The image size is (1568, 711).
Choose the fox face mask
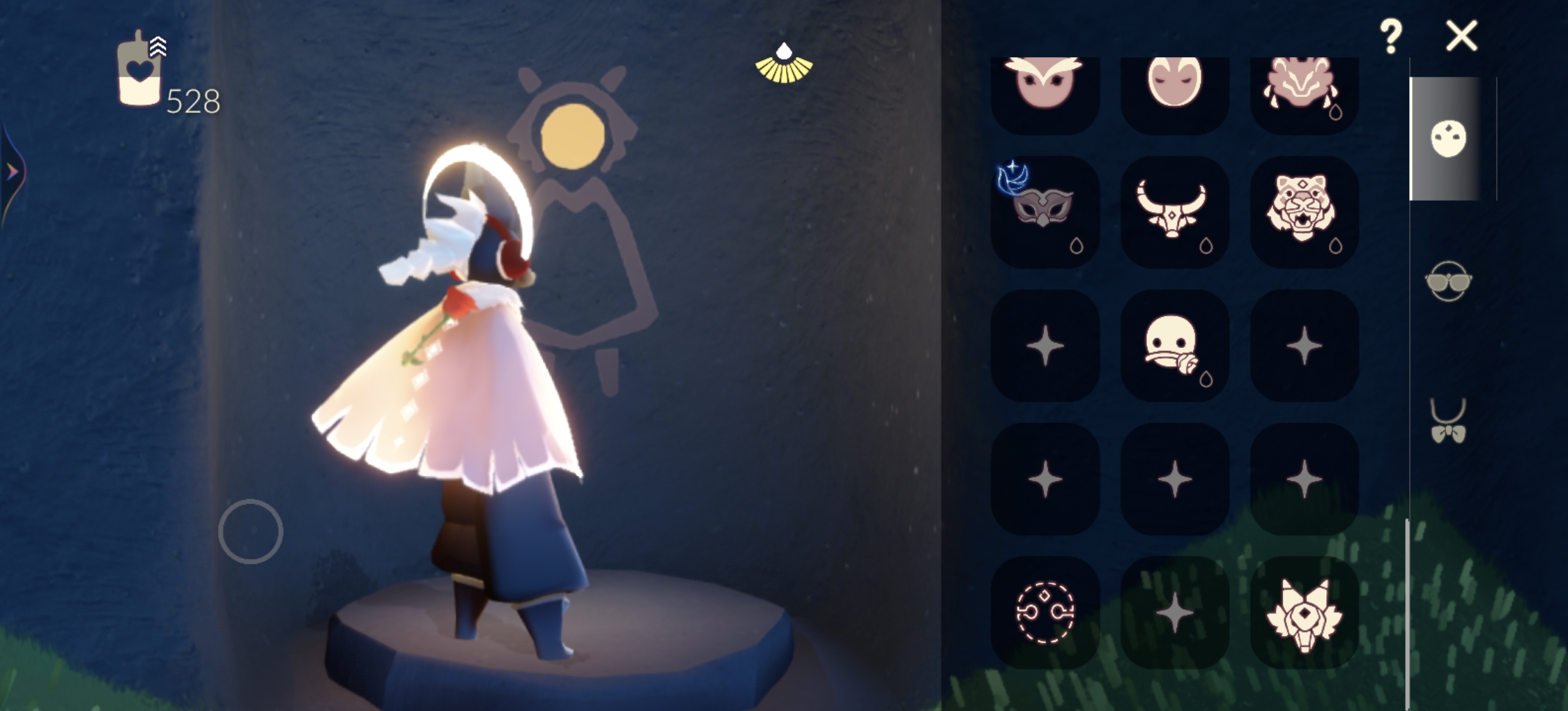click(1303, 612)
